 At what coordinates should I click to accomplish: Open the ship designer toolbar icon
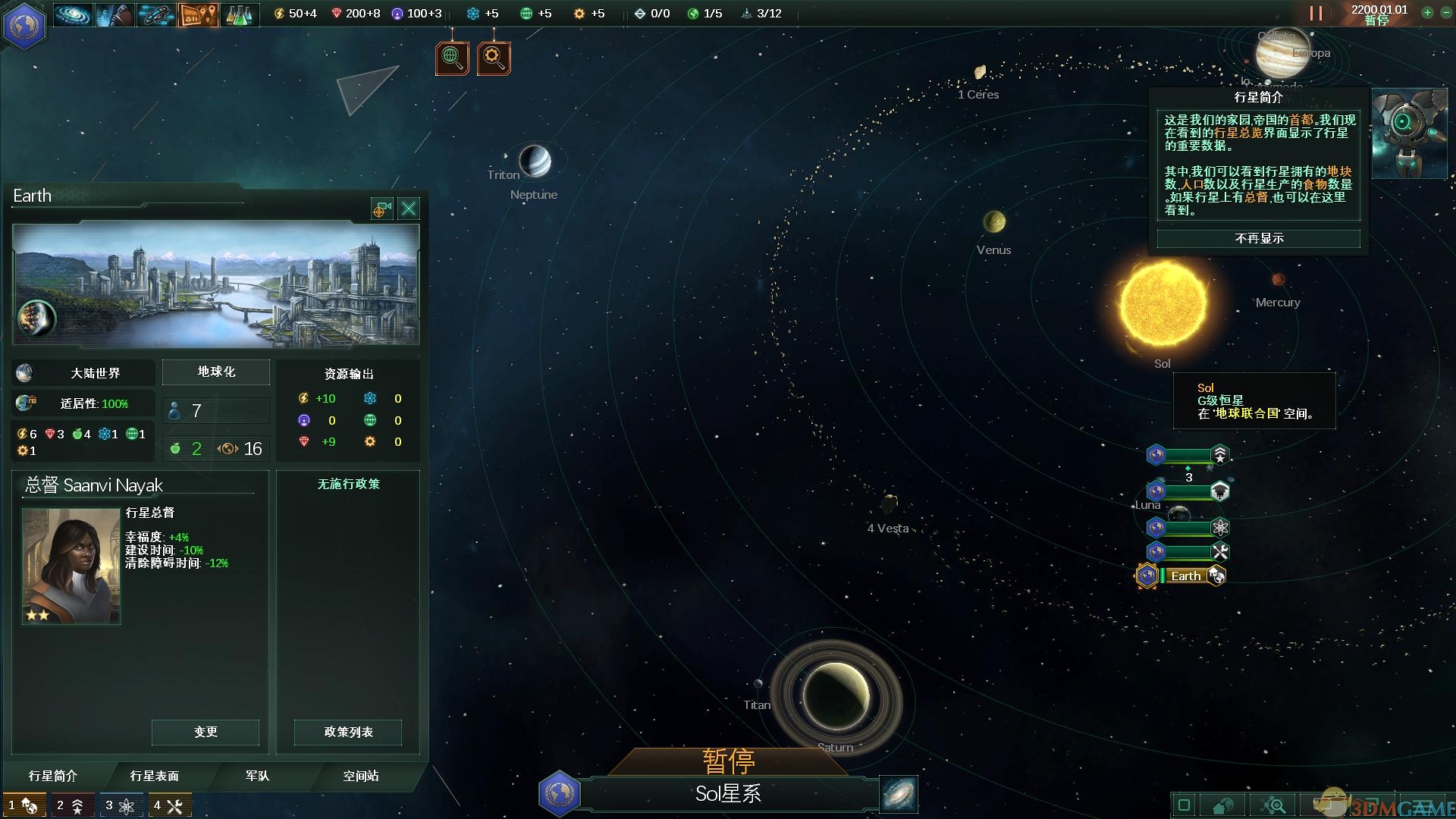[155, 14]
